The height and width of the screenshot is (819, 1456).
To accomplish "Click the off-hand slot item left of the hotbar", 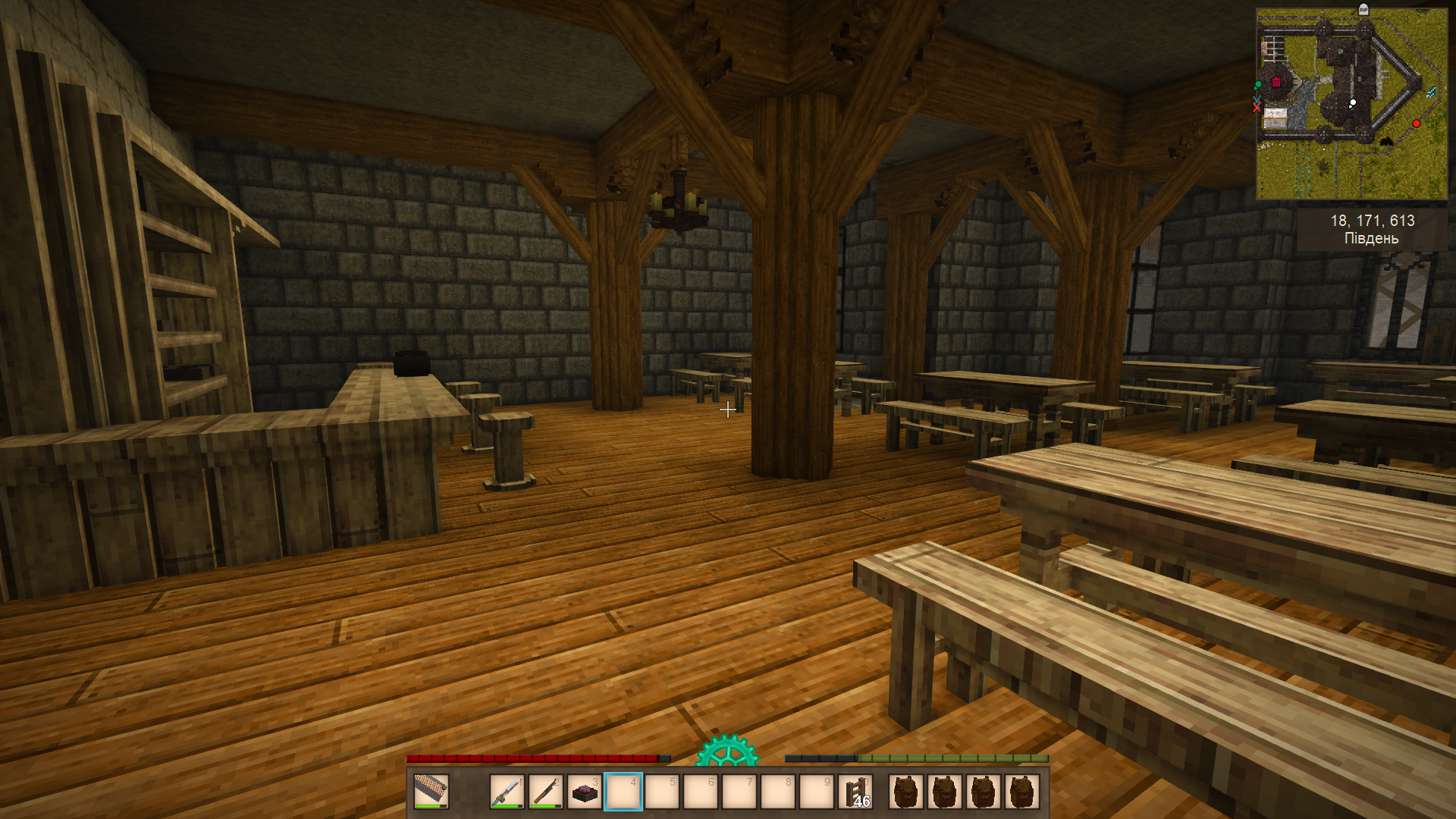I will 431,792.
